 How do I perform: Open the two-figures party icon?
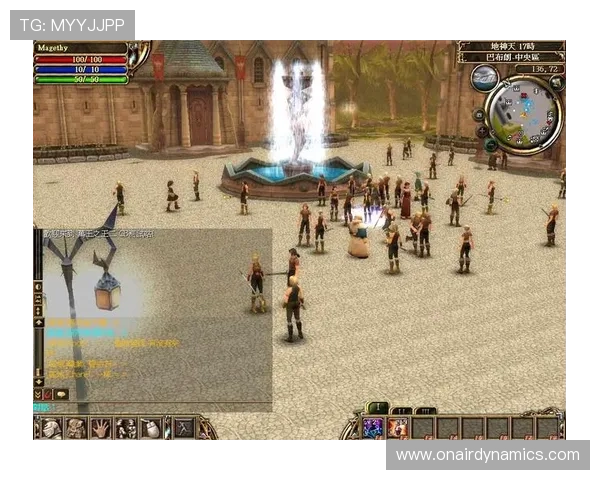(126, 428)
